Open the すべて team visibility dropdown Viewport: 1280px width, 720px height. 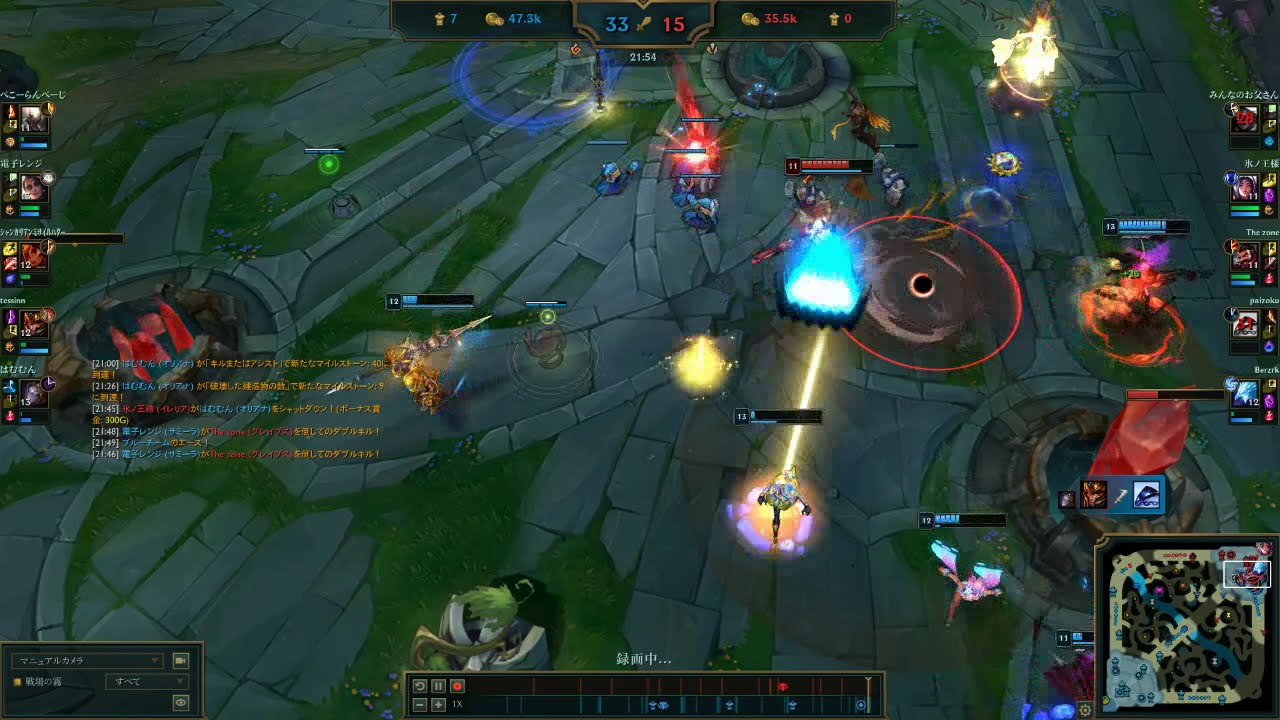coord(134,682)
